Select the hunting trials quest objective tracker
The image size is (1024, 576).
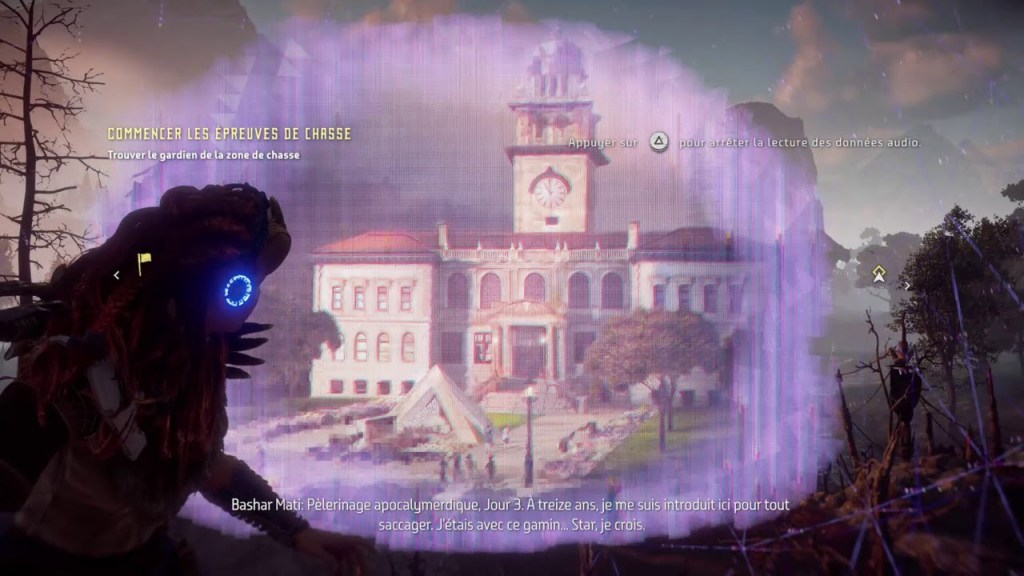pyautogui.click(x=229, y=134)
